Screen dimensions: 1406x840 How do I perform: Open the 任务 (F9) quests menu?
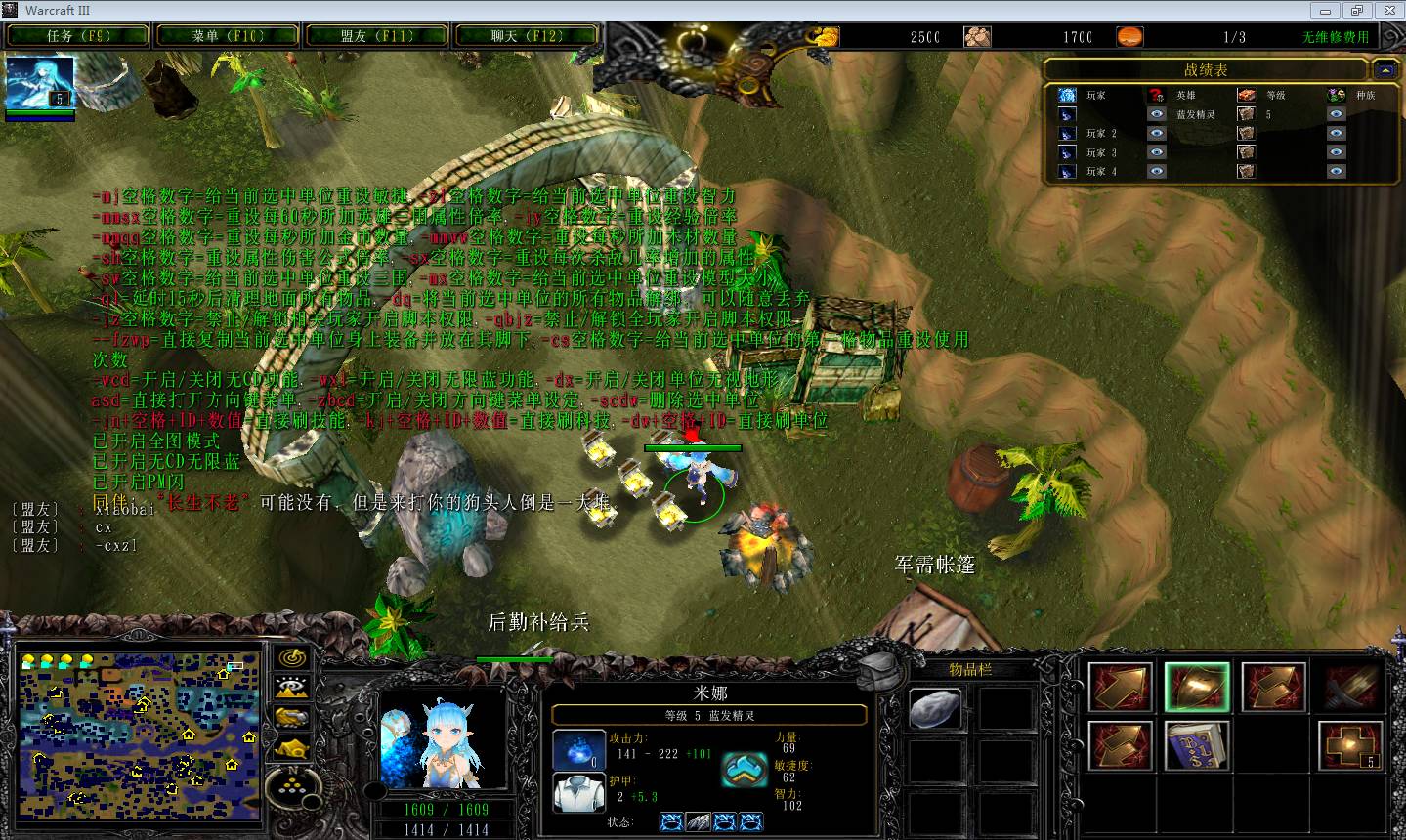pyautogui.click(x=79, y=36)
